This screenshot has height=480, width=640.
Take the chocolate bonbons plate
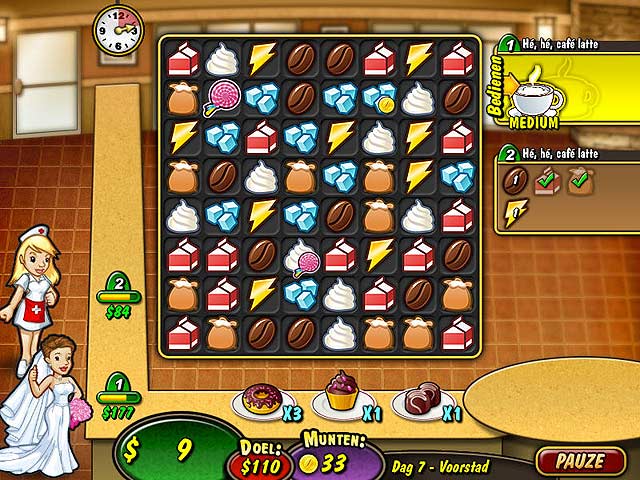click(x=423, y=400)
